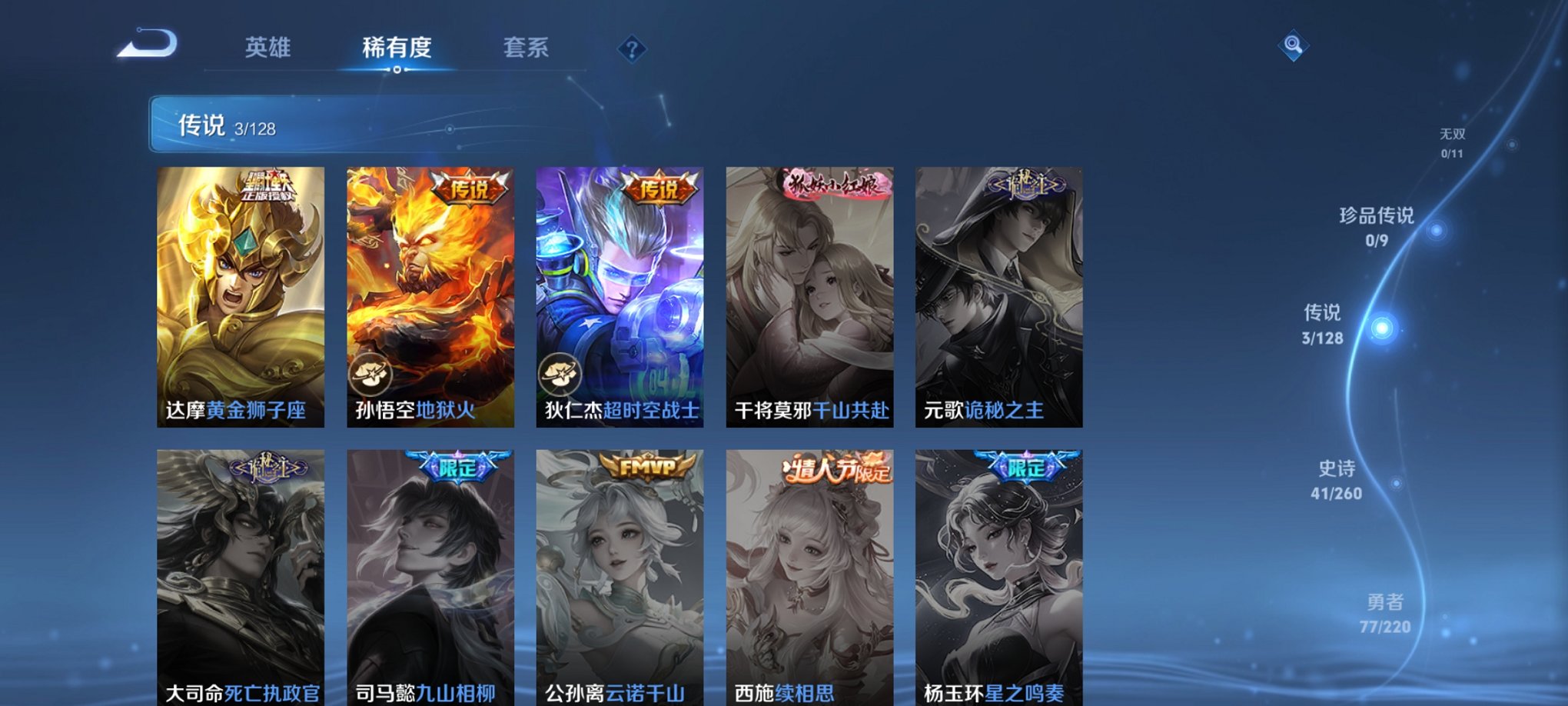Screen dimensions: 1568x706
Task: Switch to the 英雄 tab
Action: [x=267, y=48]
